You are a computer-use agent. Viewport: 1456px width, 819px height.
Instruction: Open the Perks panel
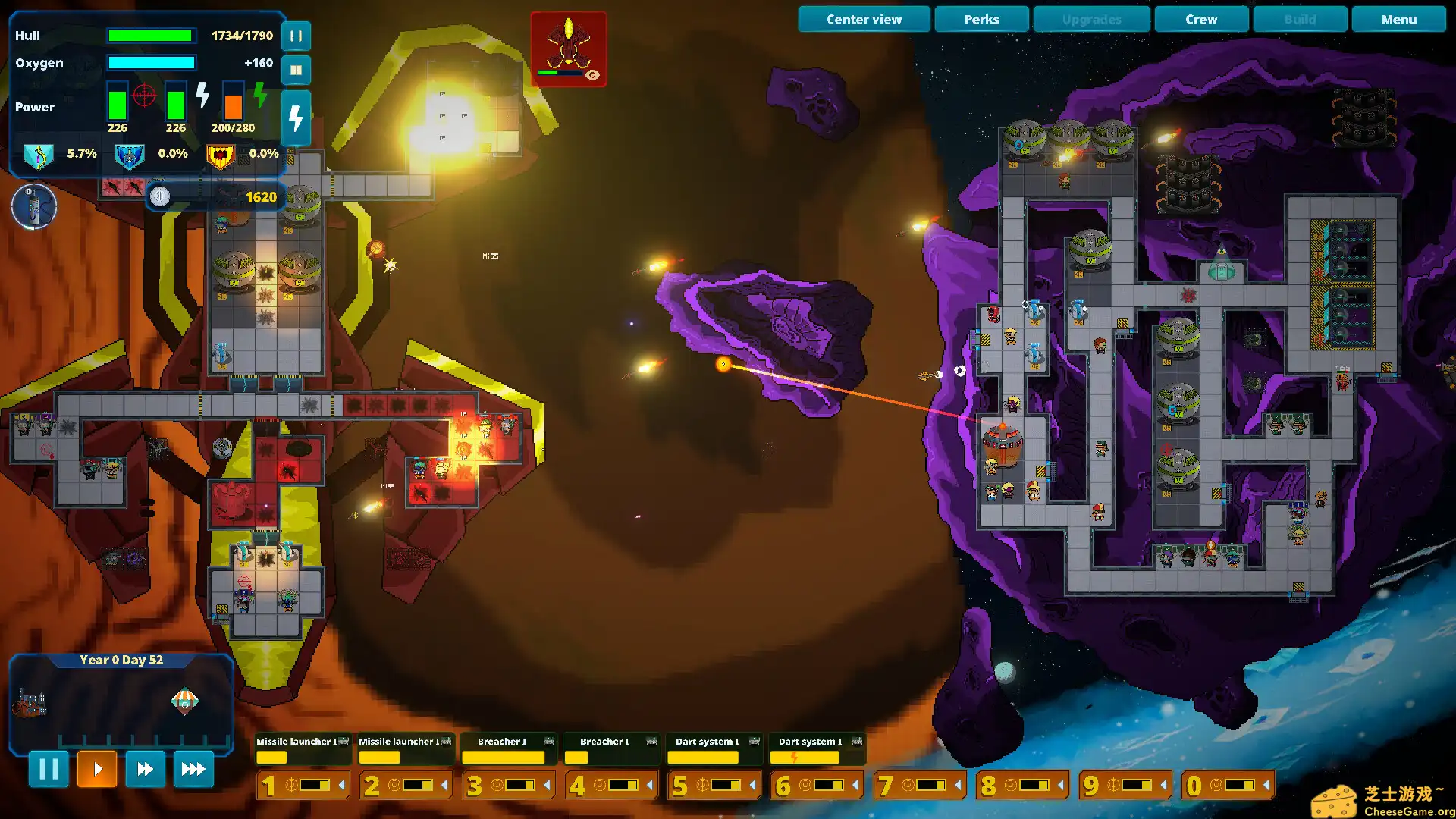pyautogui.click(x=981, y=20)
